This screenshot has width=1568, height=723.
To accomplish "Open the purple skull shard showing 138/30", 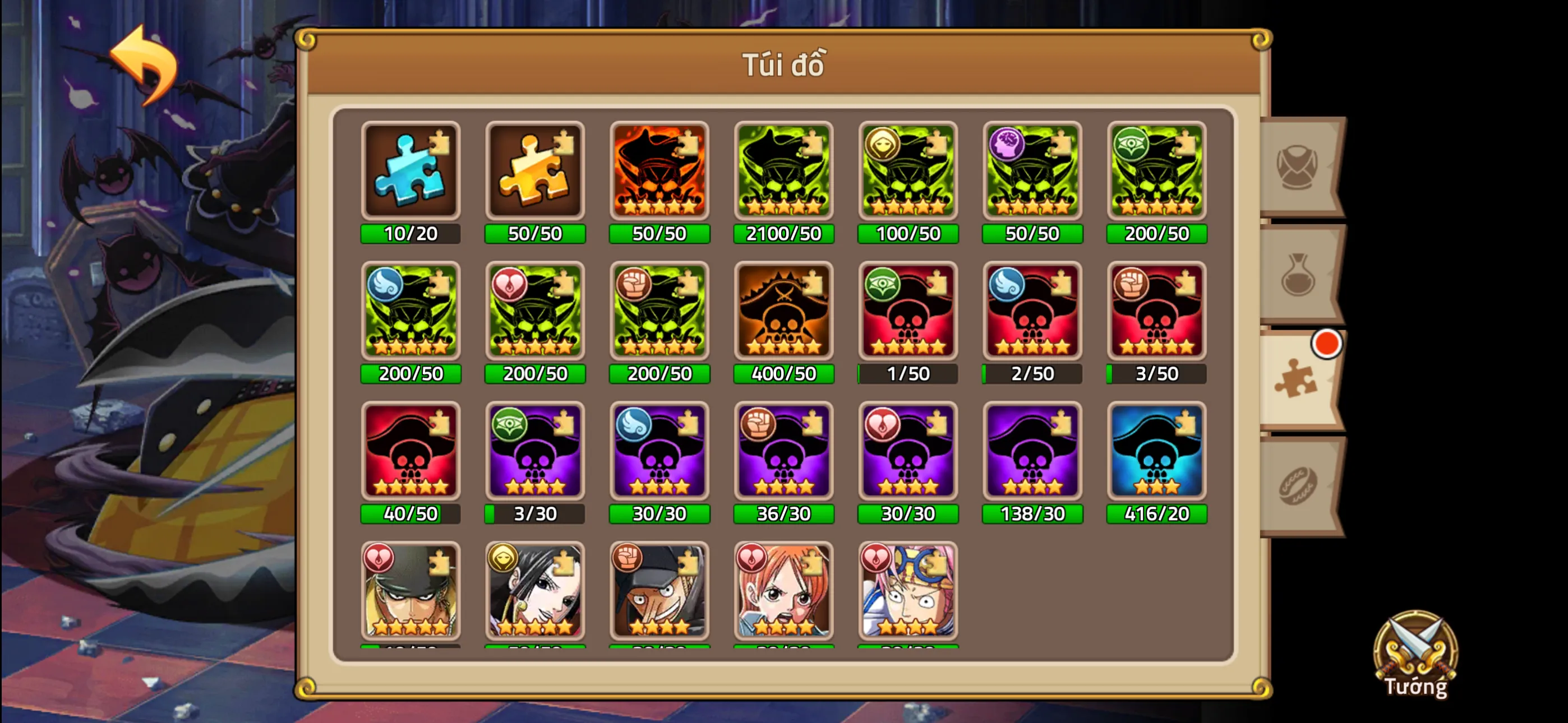I will (x=1032, y=452).
